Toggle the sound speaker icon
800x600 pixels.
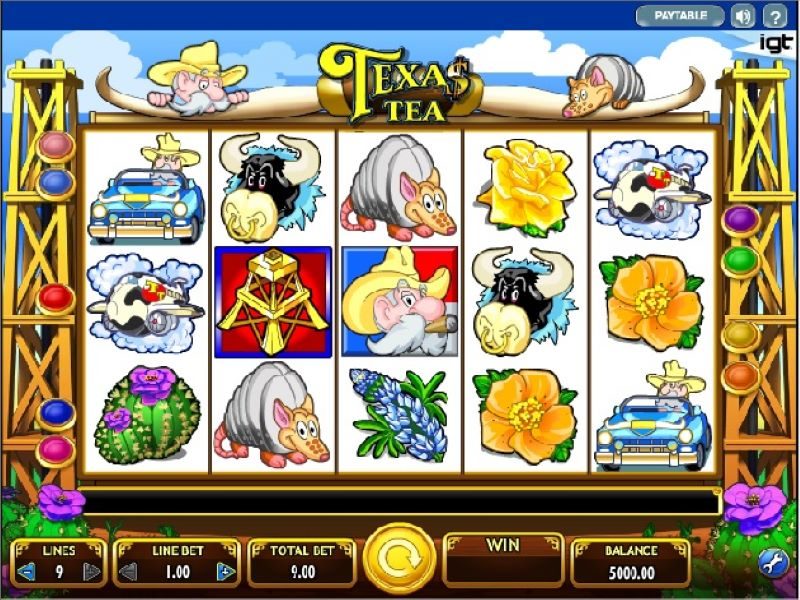(743, 16)
